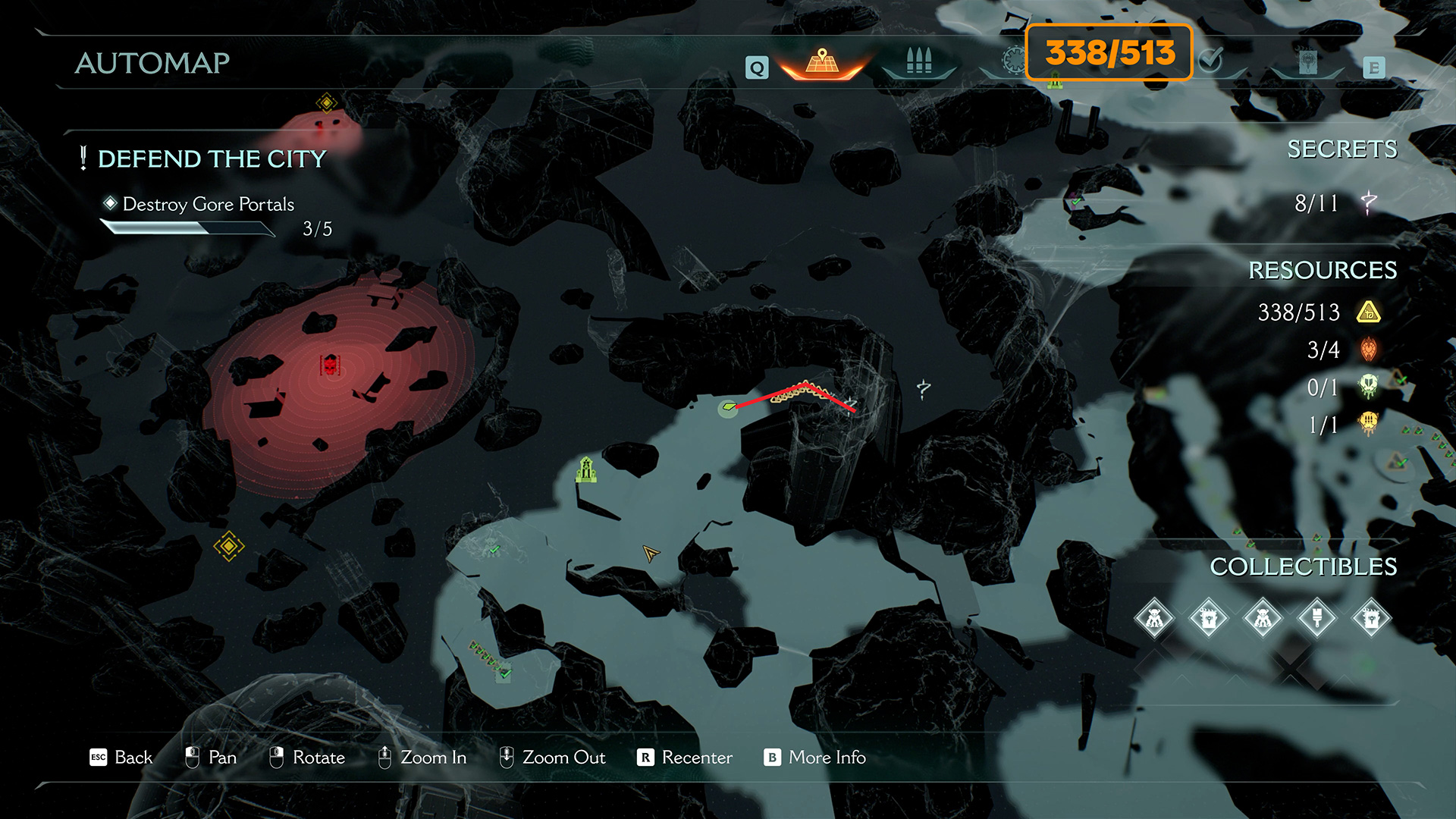
Task: Click the secret question mark on map
Action: pyautogui.click(x=923, y=389)
